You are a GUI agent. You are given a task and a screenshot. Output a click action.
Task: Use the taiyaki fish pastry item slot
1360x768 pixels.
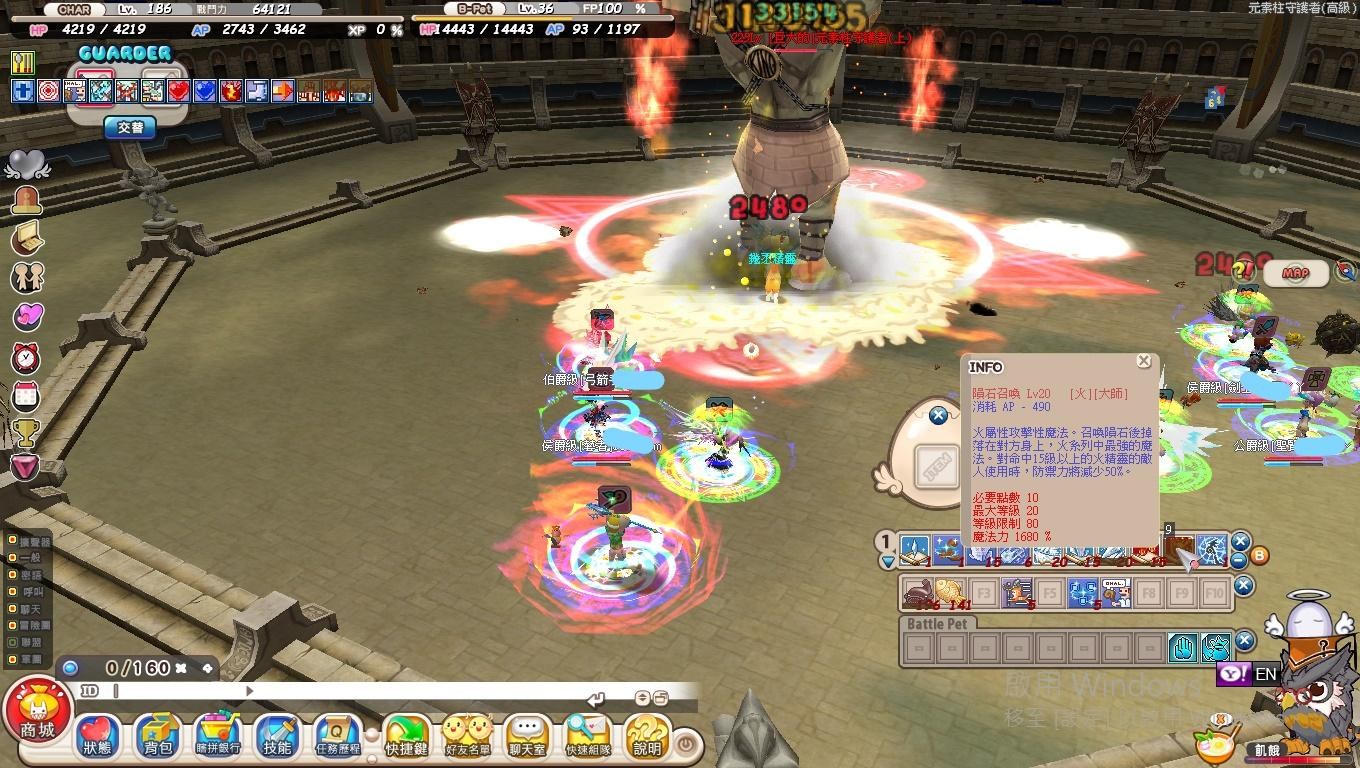(x=951, y=594)
